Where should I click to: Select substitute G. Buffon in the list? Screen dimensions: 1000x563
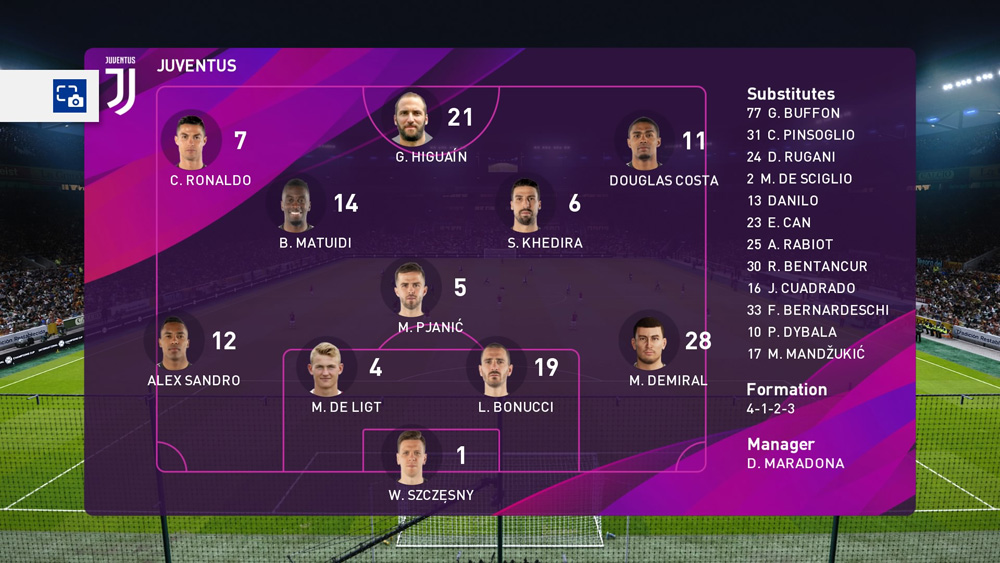tap(793, 113)
